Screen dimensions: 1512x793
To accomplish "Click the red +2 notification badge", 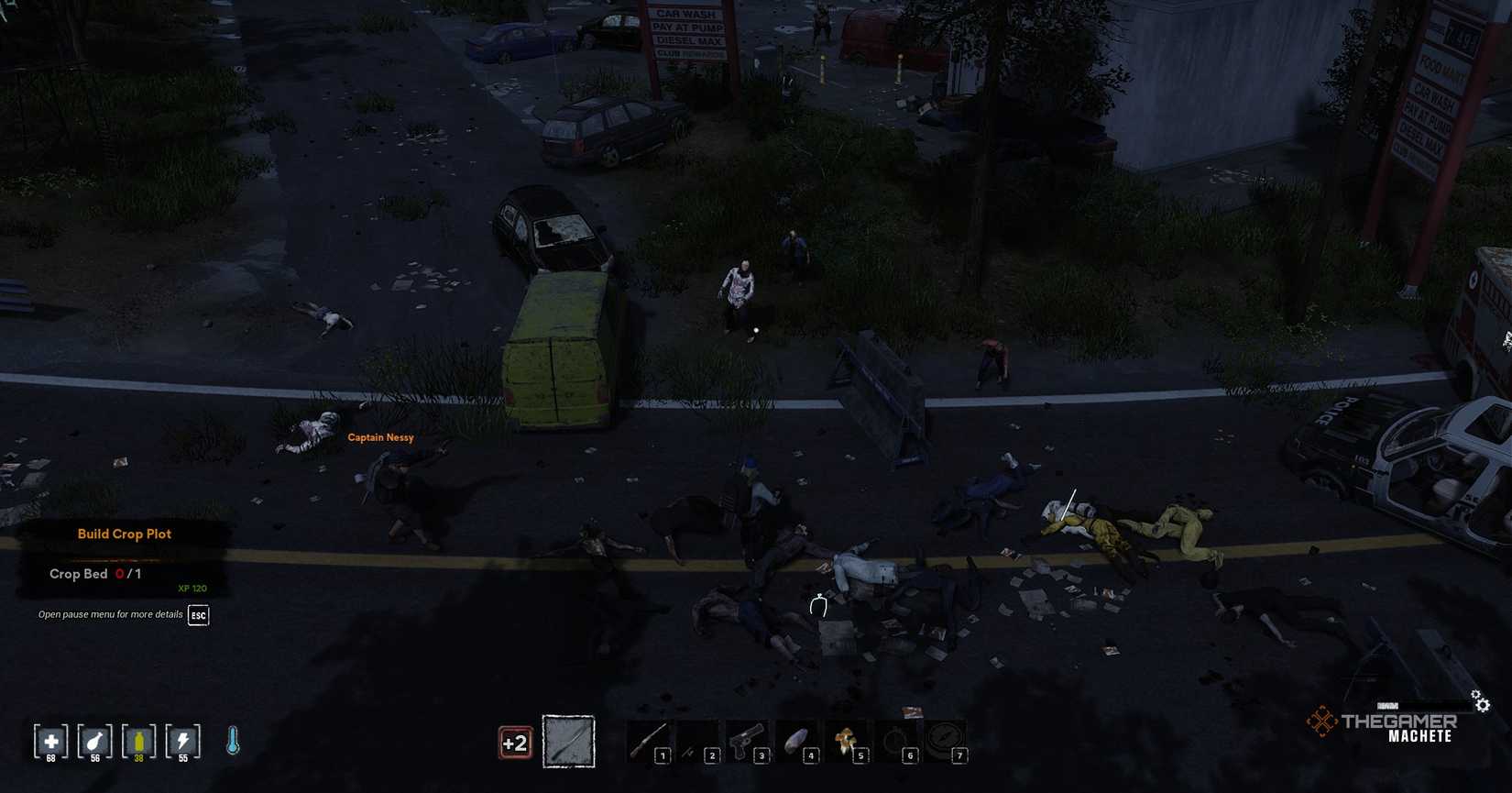I will 514,742.
